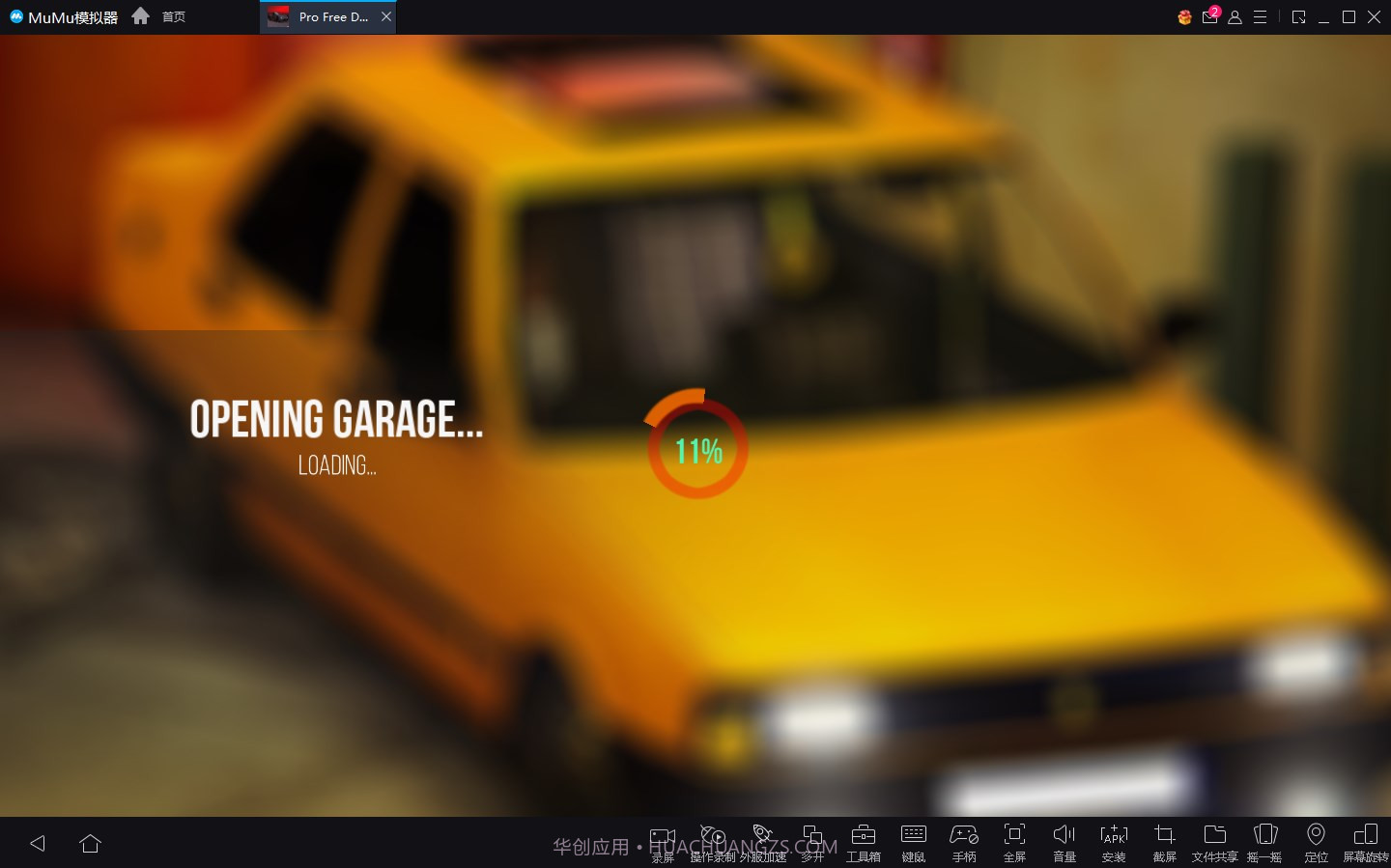Toggle 屏幕旋转 screen rotation
Image resolution: width=1391 pixels, height=868 pixels.
pos(1367,838)
